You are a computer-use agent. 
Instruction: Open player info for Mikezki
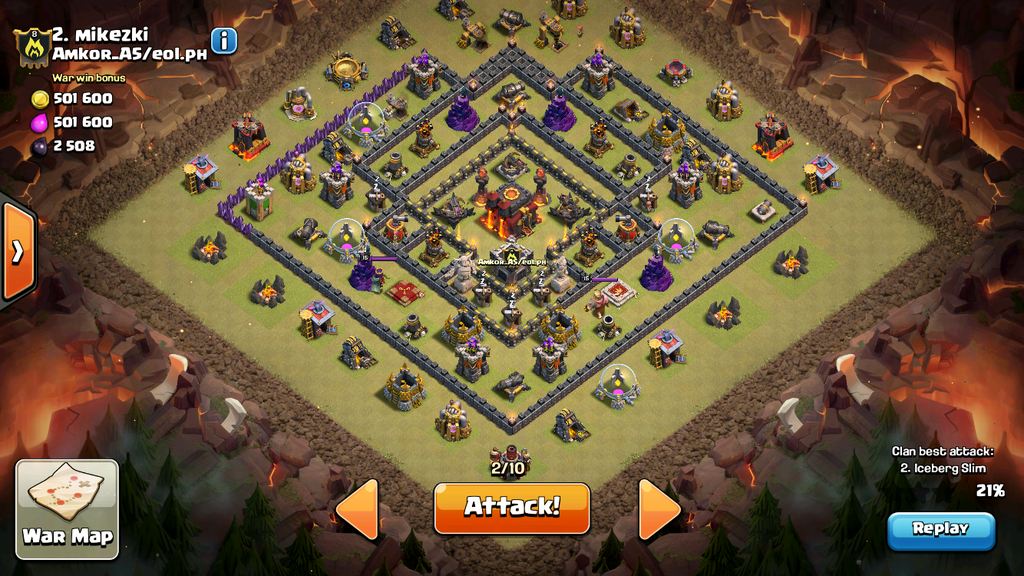(224, 41)
